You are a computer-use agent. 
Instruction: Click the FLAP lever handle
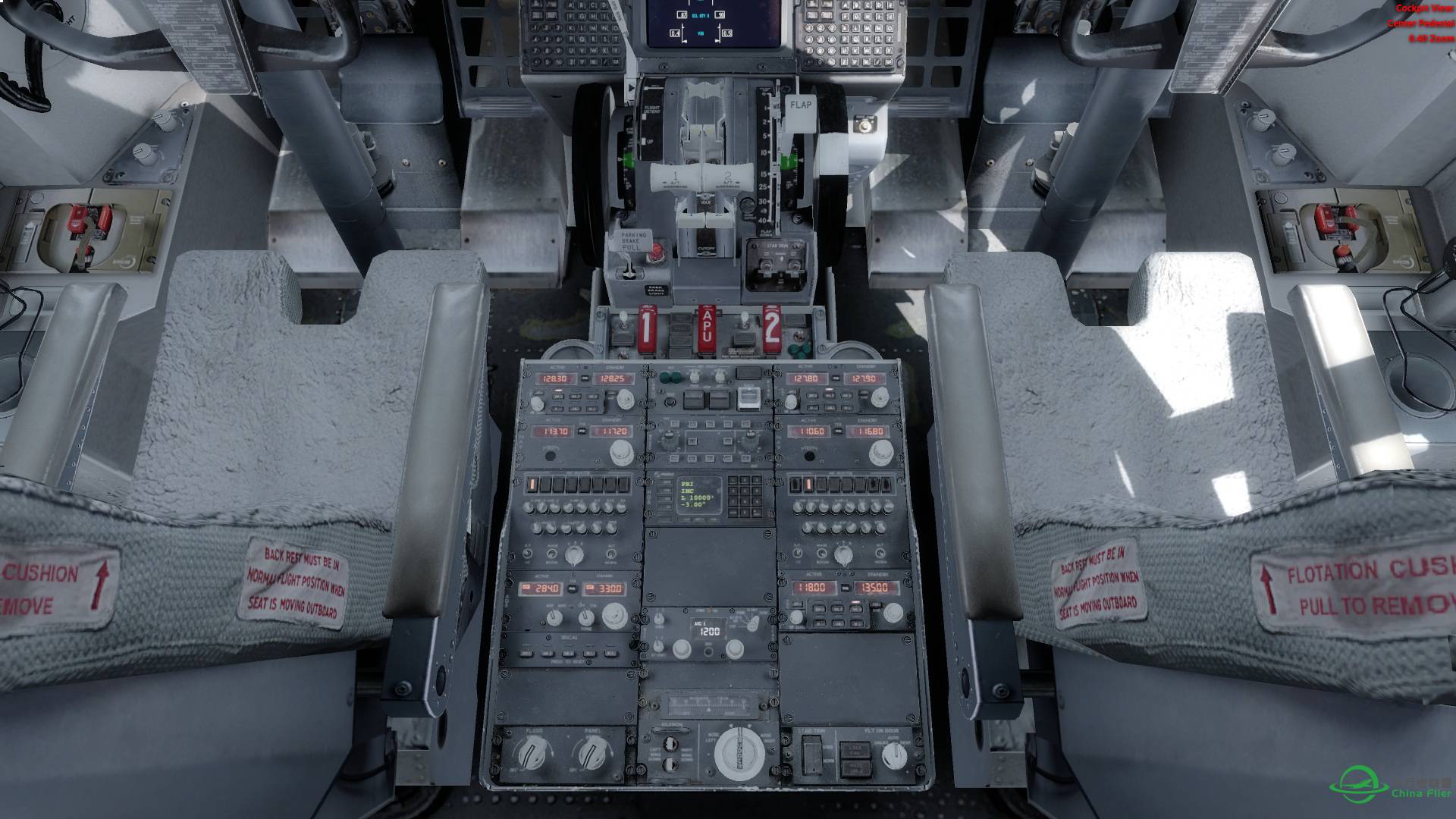point(801,107)
